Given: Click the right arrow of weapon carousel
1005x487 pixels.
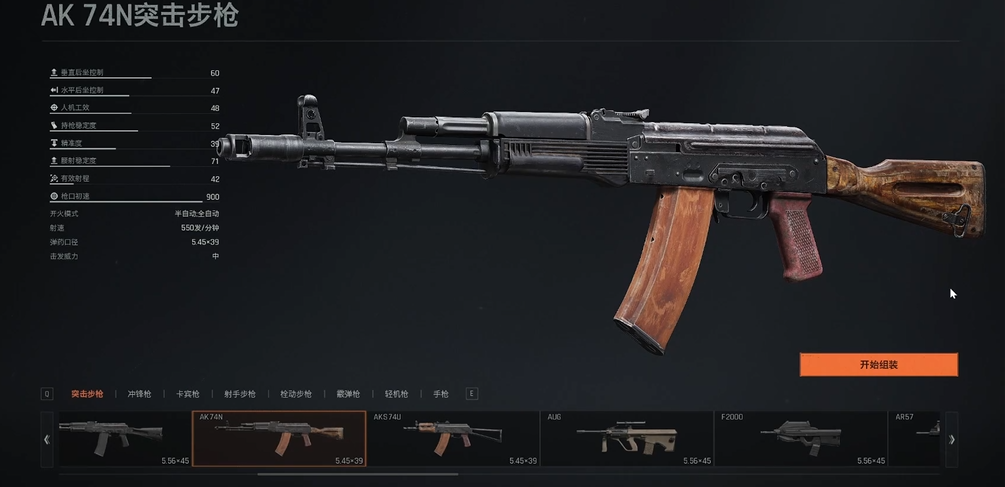Looking at the screenshot, I should pos(952,439).
